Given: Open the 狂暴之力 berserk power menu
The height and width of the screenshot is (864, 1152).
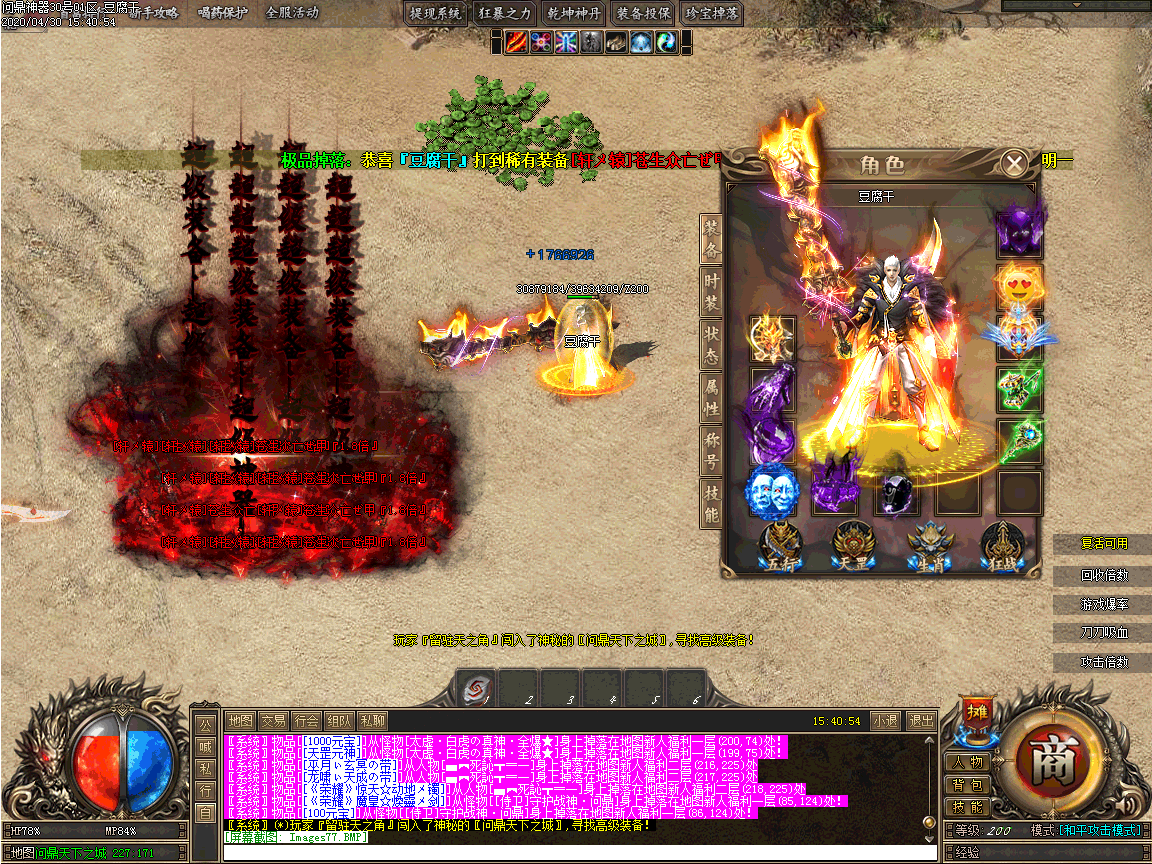Looking at the screenshot, I should pos(505,13).
